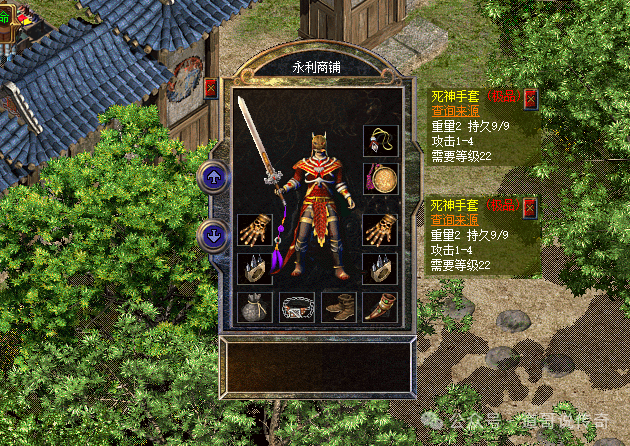Select the silver belt slot
630x446 pixels.
(297, 307)
